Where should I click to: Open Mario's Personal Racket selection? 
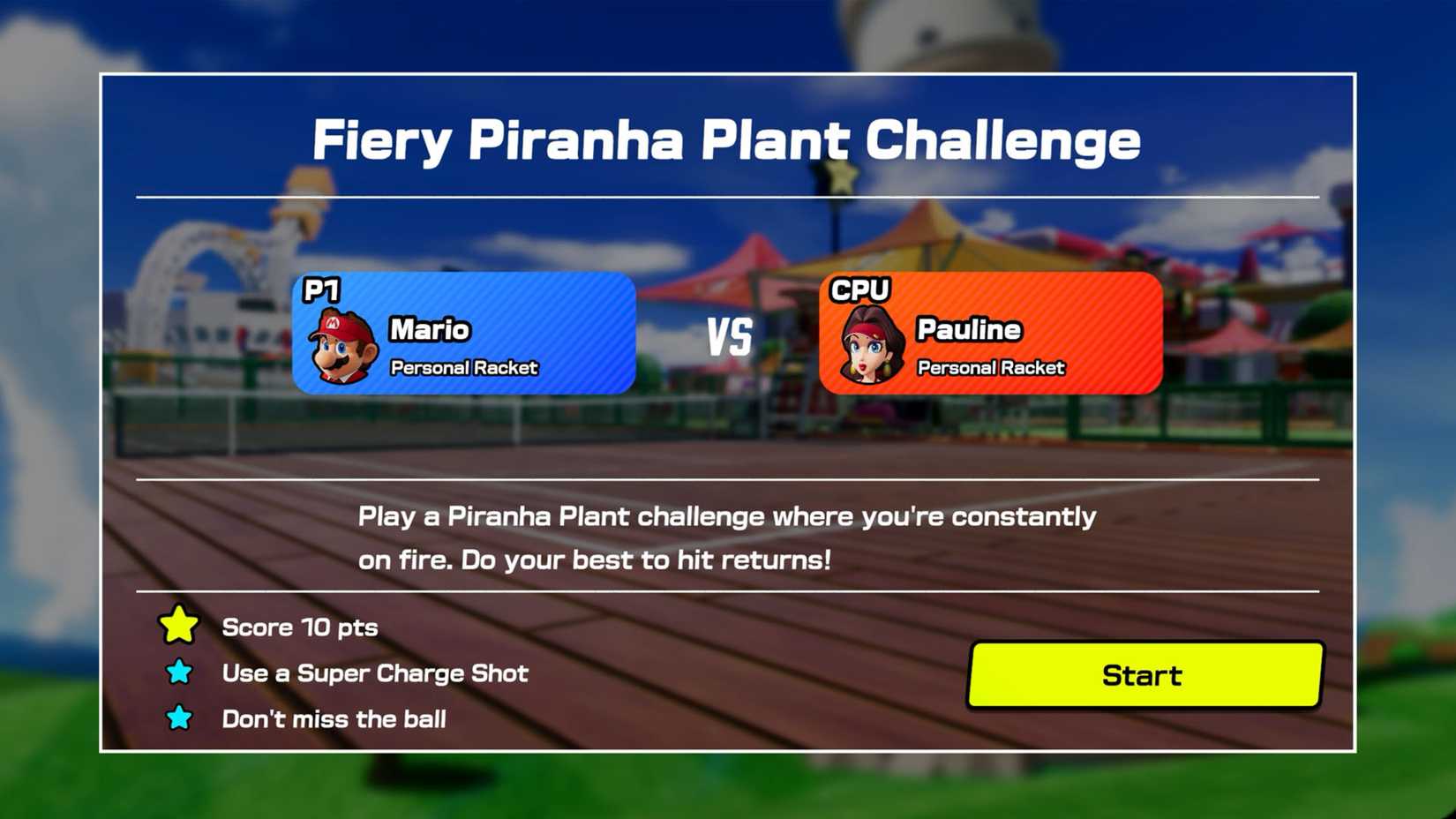tap(462, 368)
